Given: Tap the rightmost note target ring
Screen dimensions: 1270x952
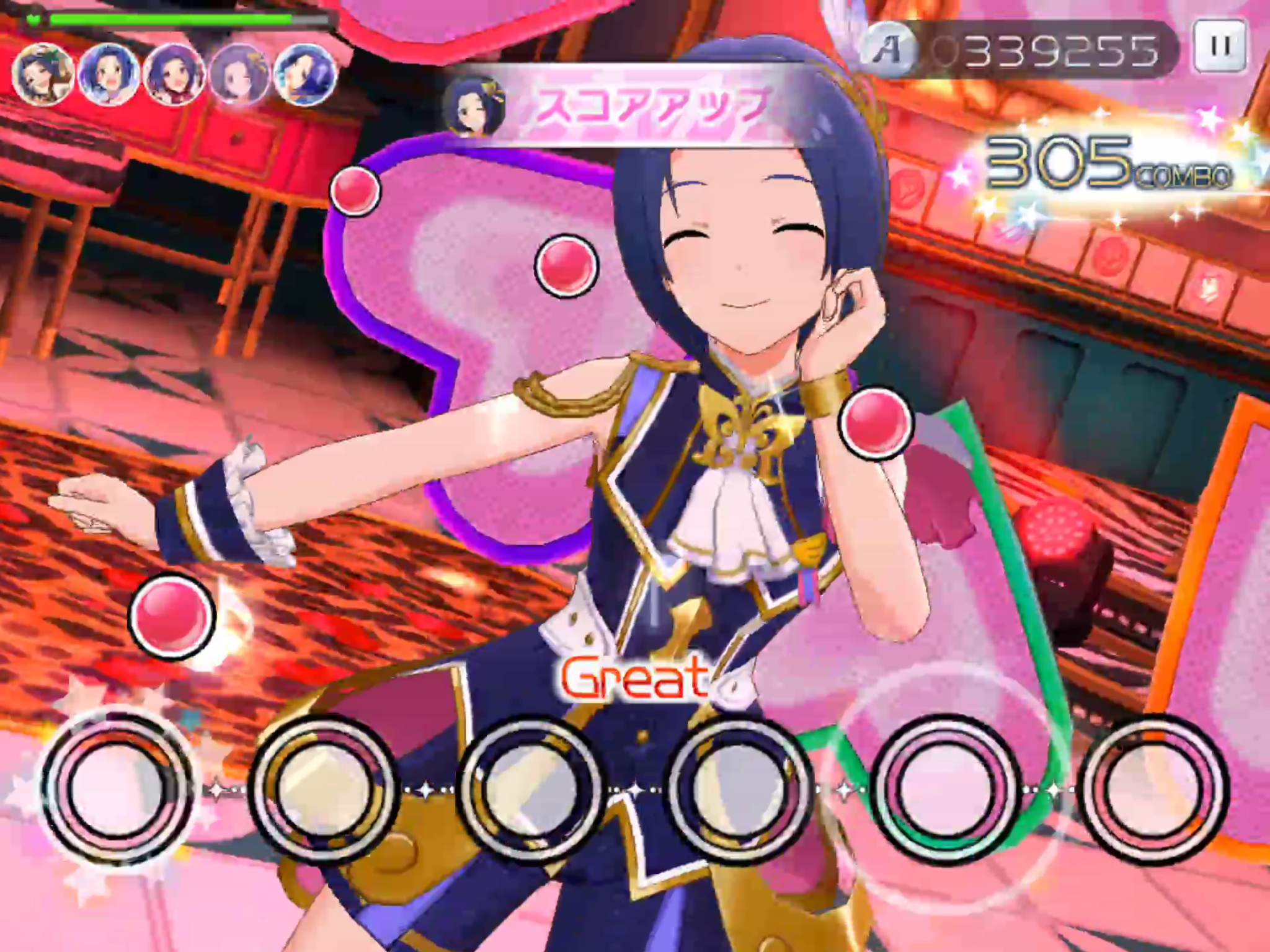Looking at the screenshot, I should (1153, 788).
